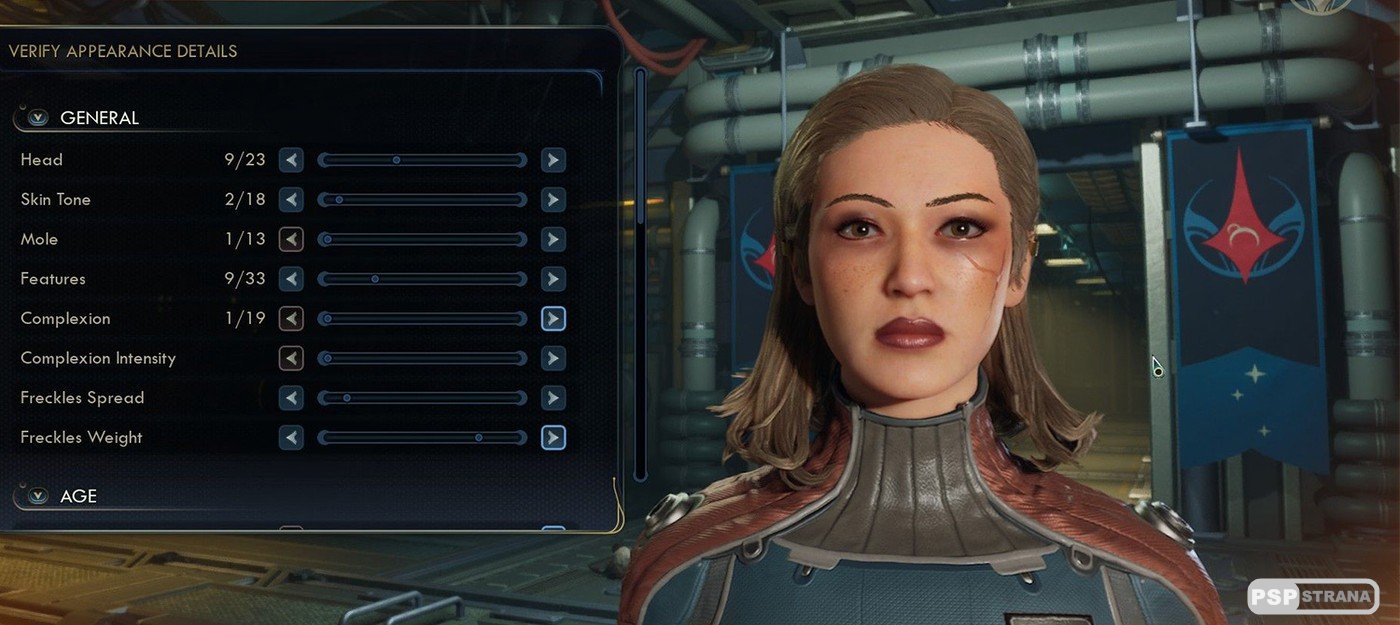1400x625 pixels.
Task: Collapse the AGE section
Action: click(38, 496)
